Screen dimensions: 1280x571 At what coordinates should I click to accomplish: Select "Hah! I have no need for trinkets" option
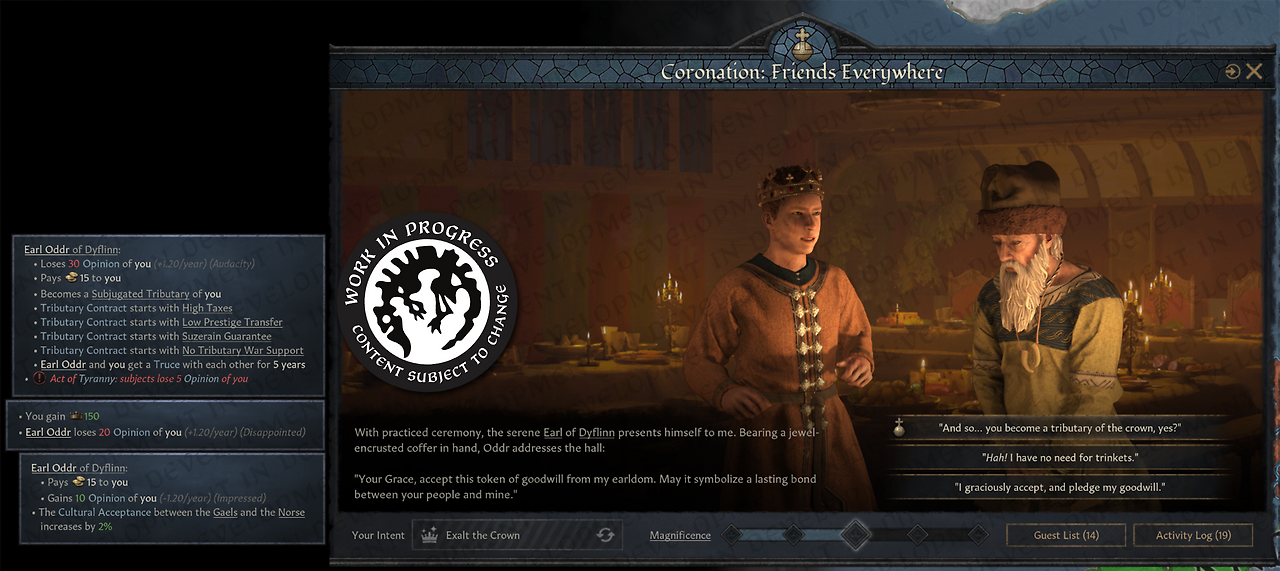1060,457
